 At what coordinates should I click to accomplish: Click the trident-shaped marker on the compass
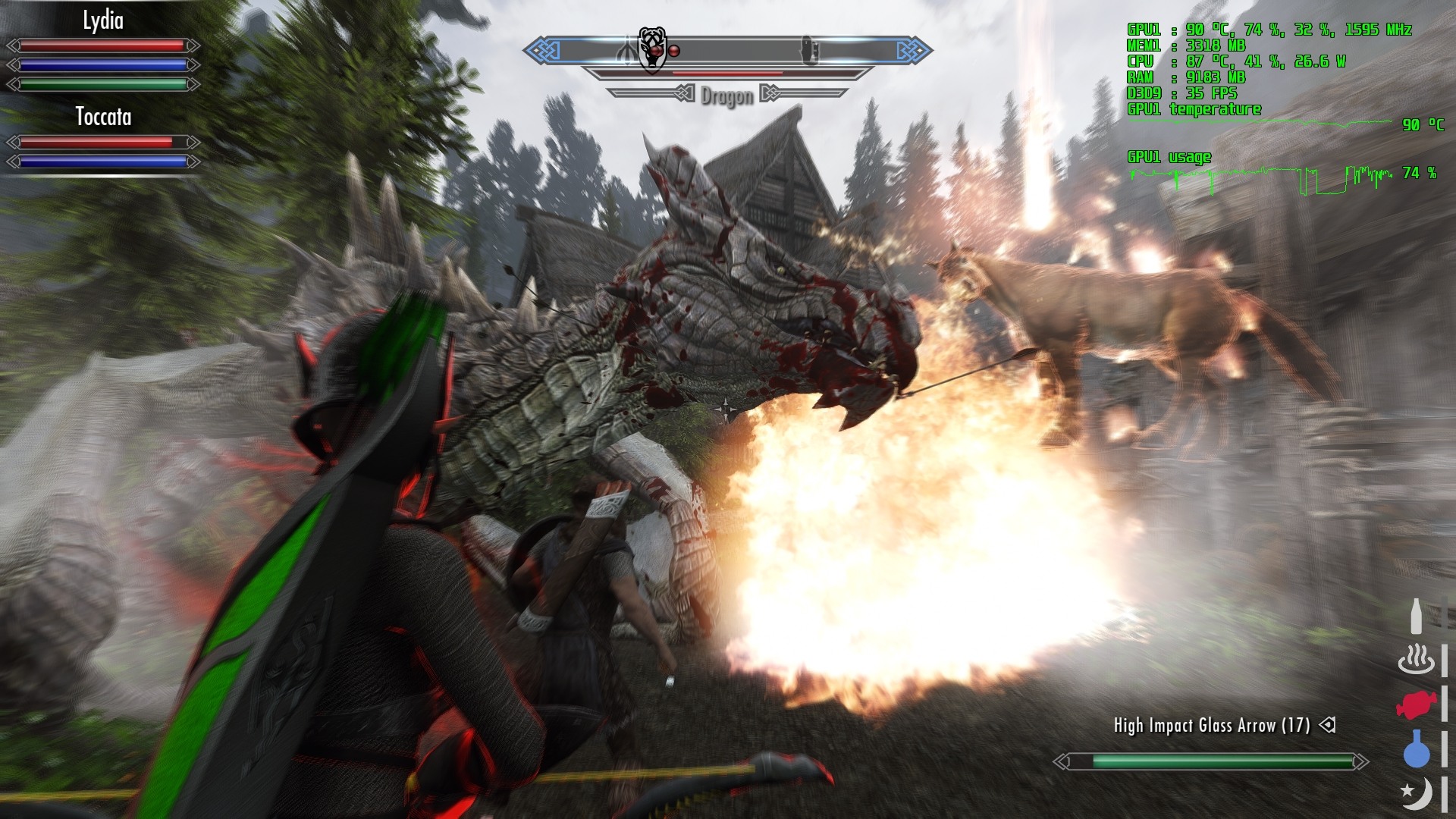click(628, 52)
